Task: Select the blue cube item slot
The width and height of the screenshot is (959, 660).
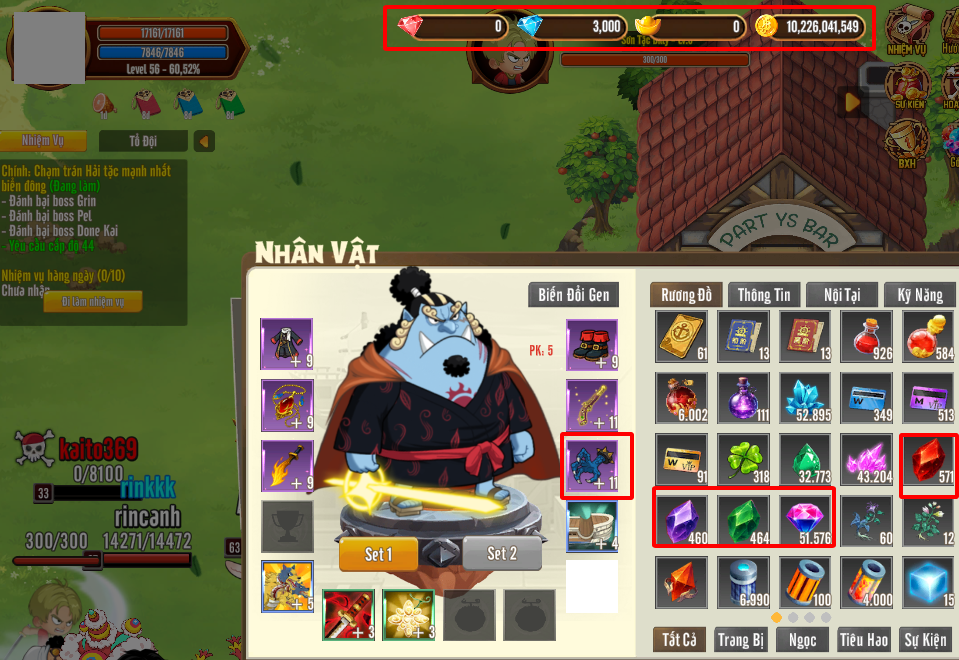Action: [x=928, y=583]
